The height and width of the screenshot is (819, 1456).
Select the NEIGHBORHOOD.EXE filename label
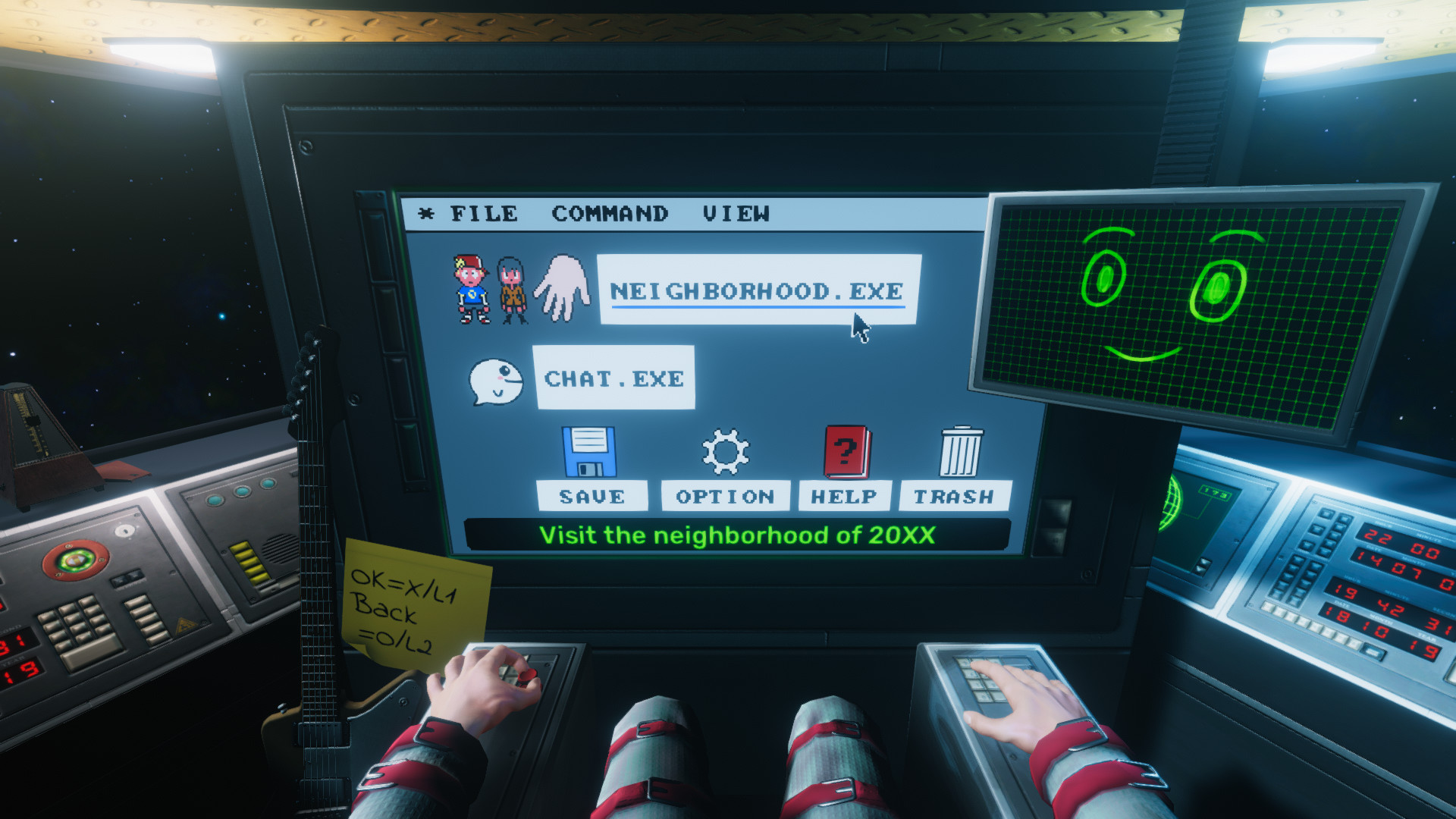click(x=758, y=290)
